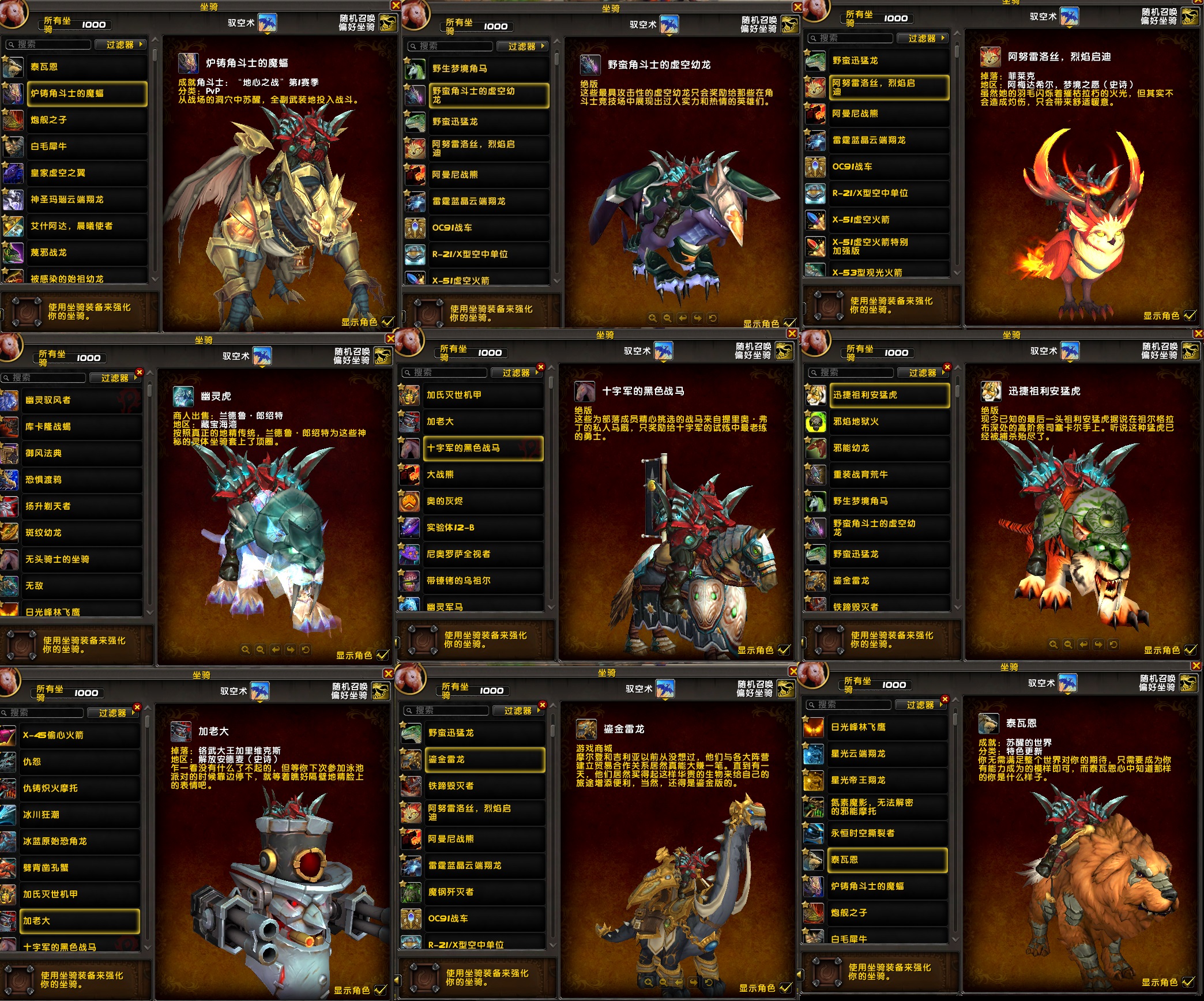The image size is (1204, 1001).
Task: Select the 恐惧渡鸦 mount entry
Action: 81,480
